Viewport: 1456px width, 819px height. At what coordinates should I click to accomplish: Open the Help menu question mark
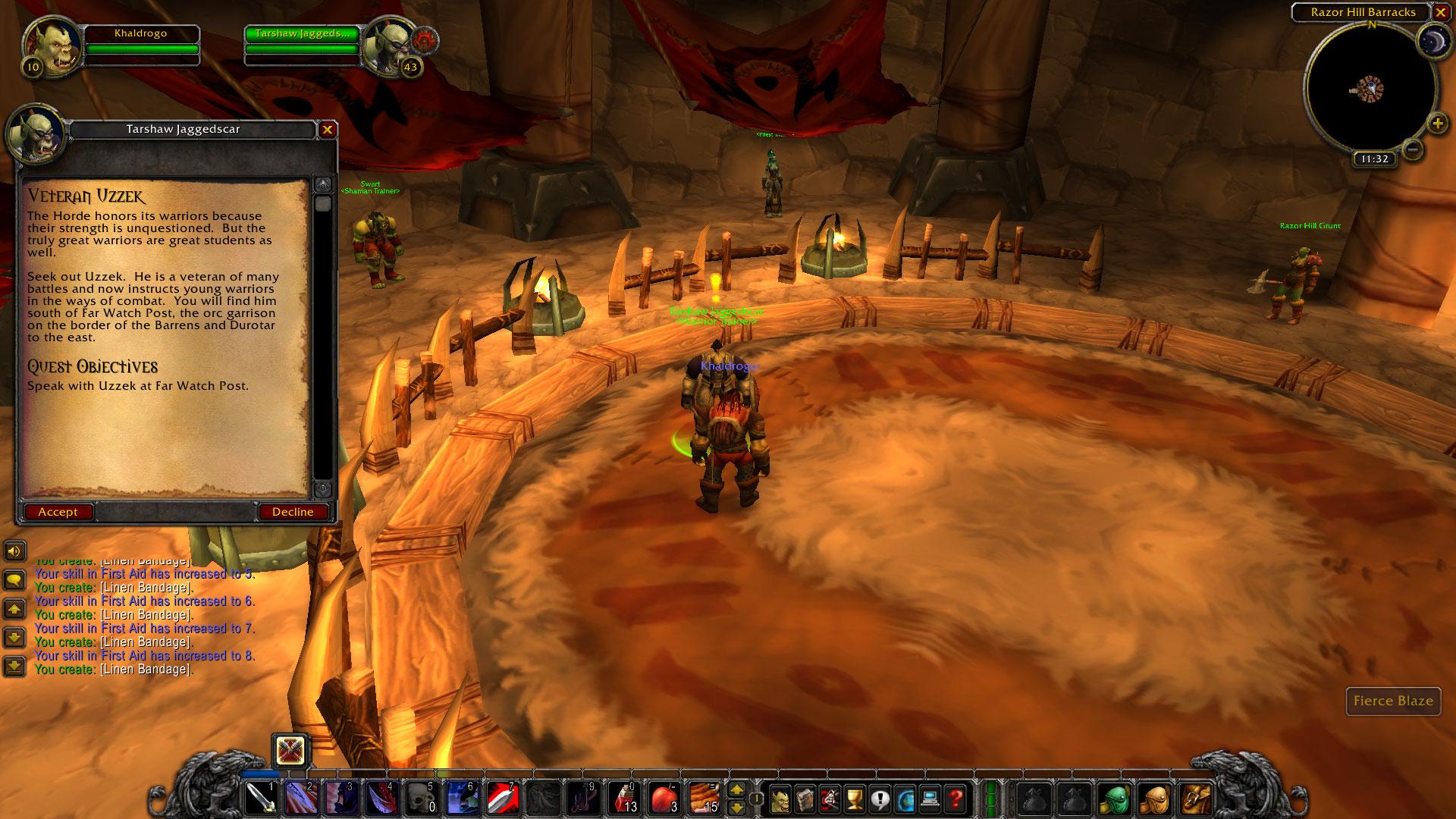tap(955, 798)
